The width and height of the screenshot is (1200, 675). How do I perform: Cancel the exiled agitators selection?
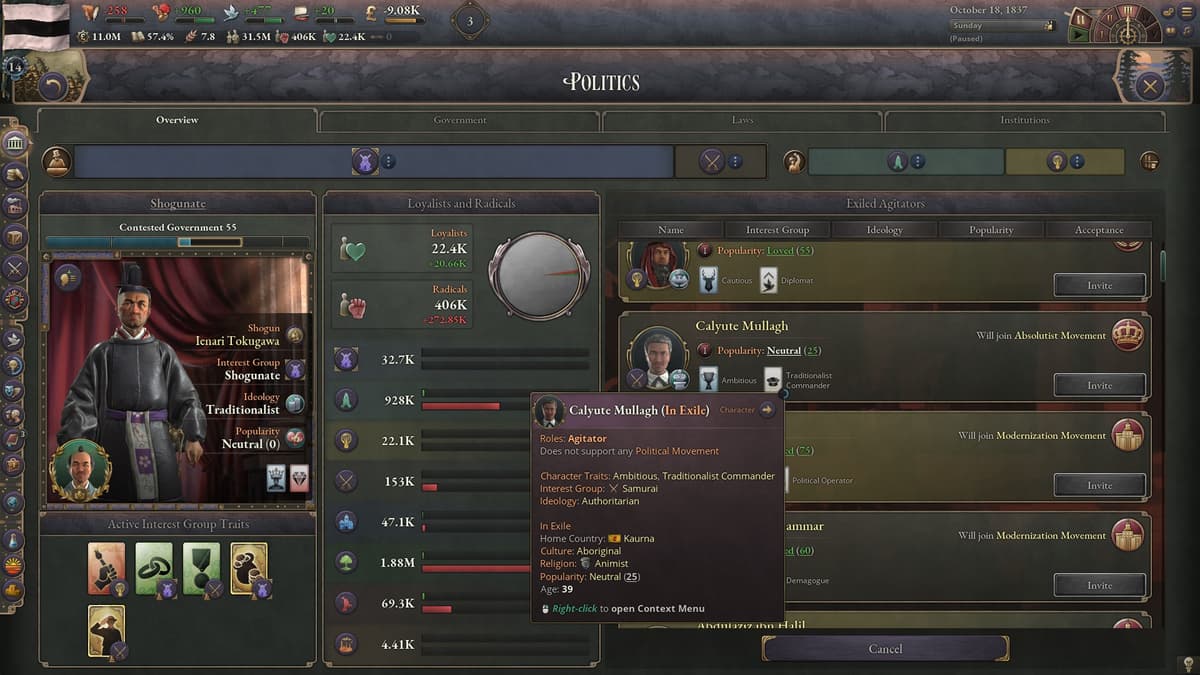[885, 649]
